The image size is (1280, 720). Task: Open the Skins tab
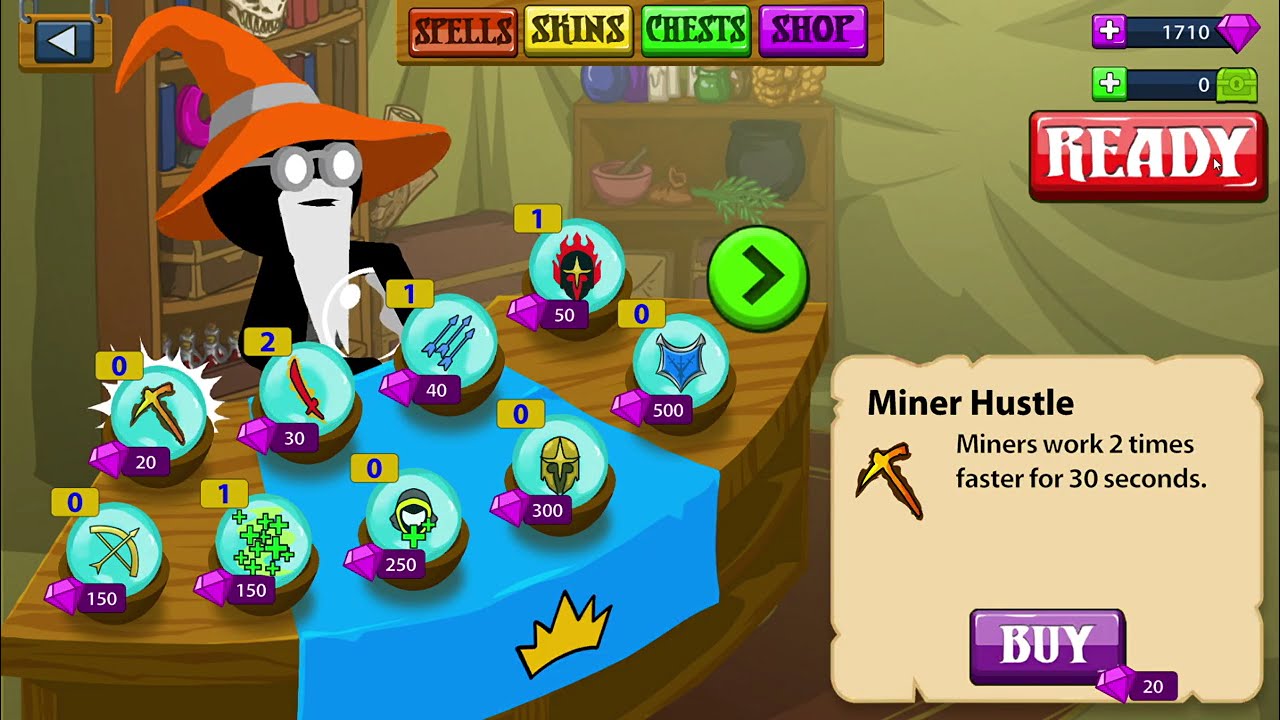coord(578,32)
